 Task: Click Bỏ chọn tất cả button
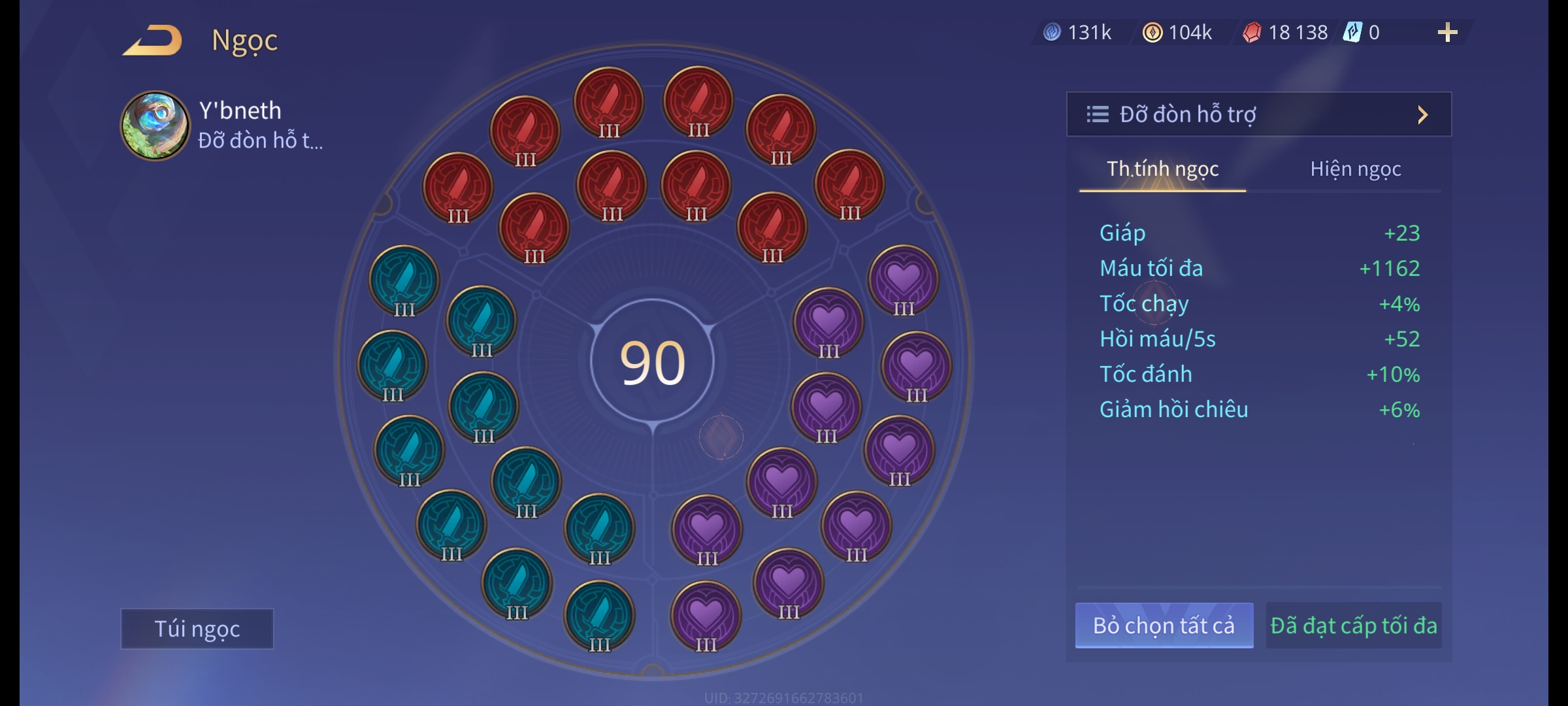pyautogui.click(x=1164, y=626)
